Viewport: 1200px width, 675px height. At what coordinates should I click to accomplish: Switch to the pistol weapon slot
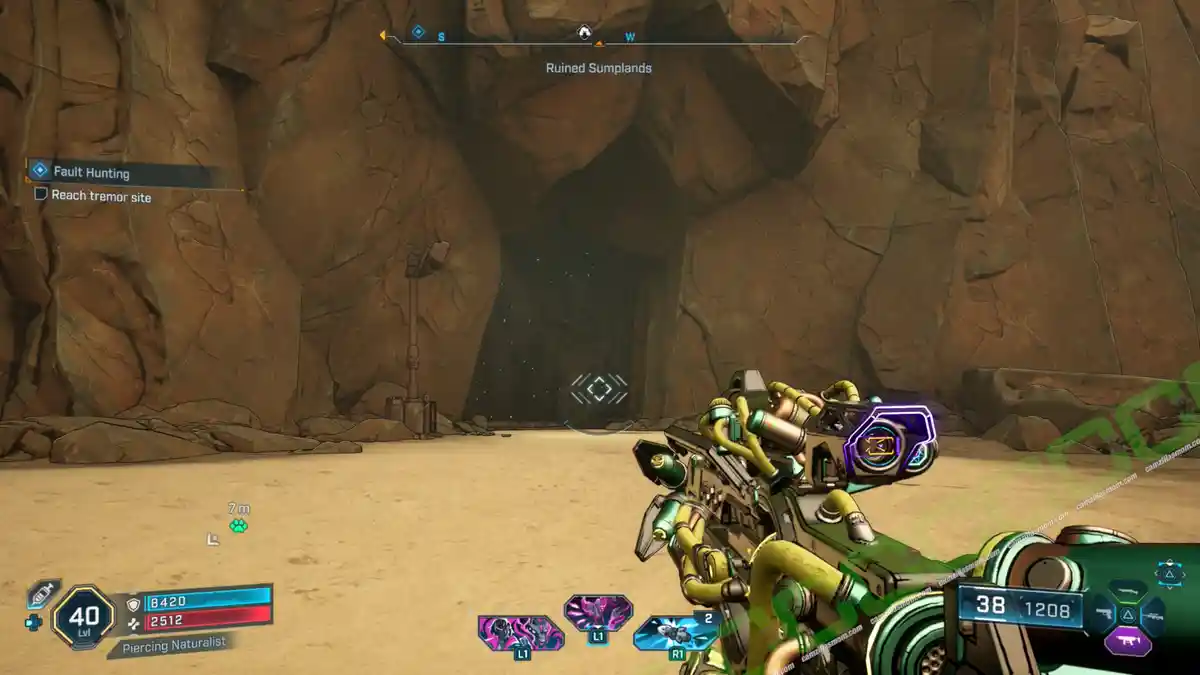pos(1103,611)
